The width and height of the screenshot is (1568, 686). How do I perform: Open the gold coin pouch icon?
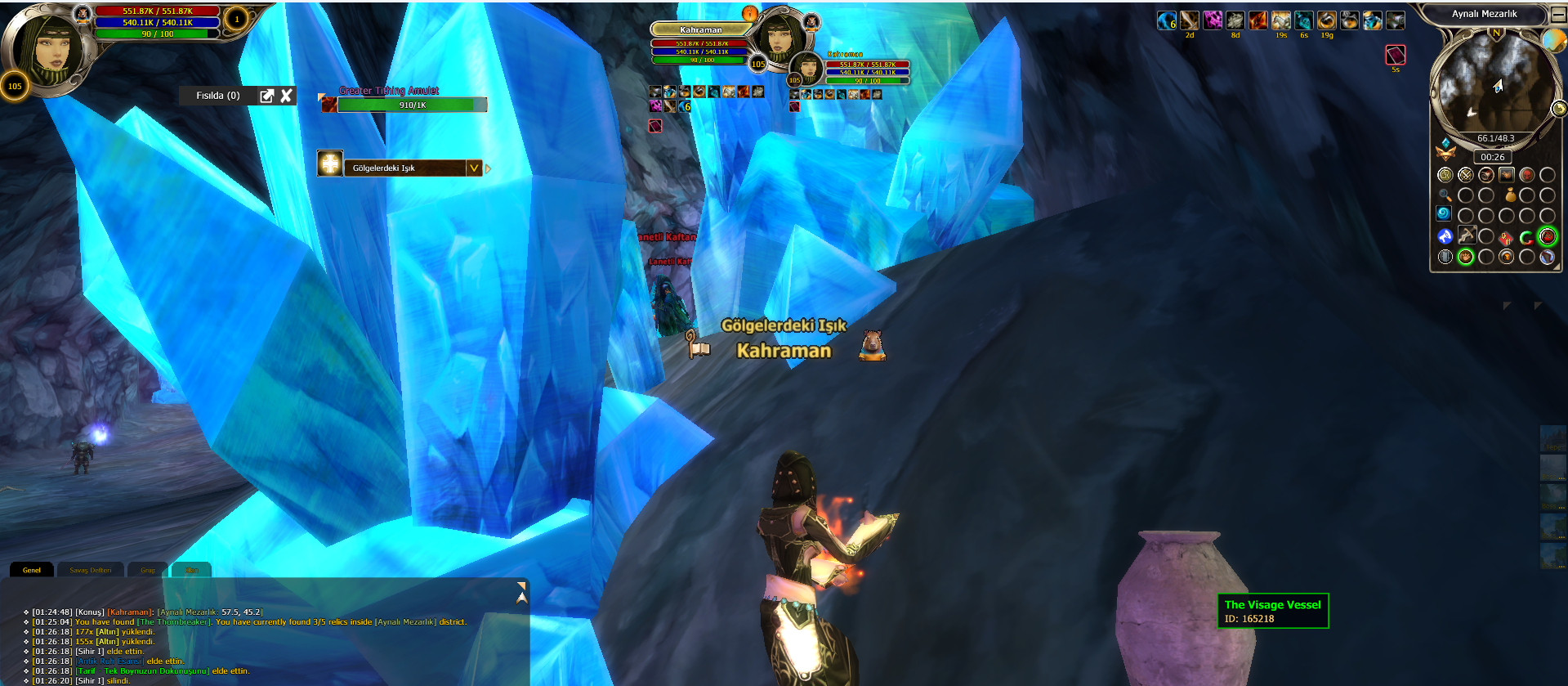[1510, 195]
